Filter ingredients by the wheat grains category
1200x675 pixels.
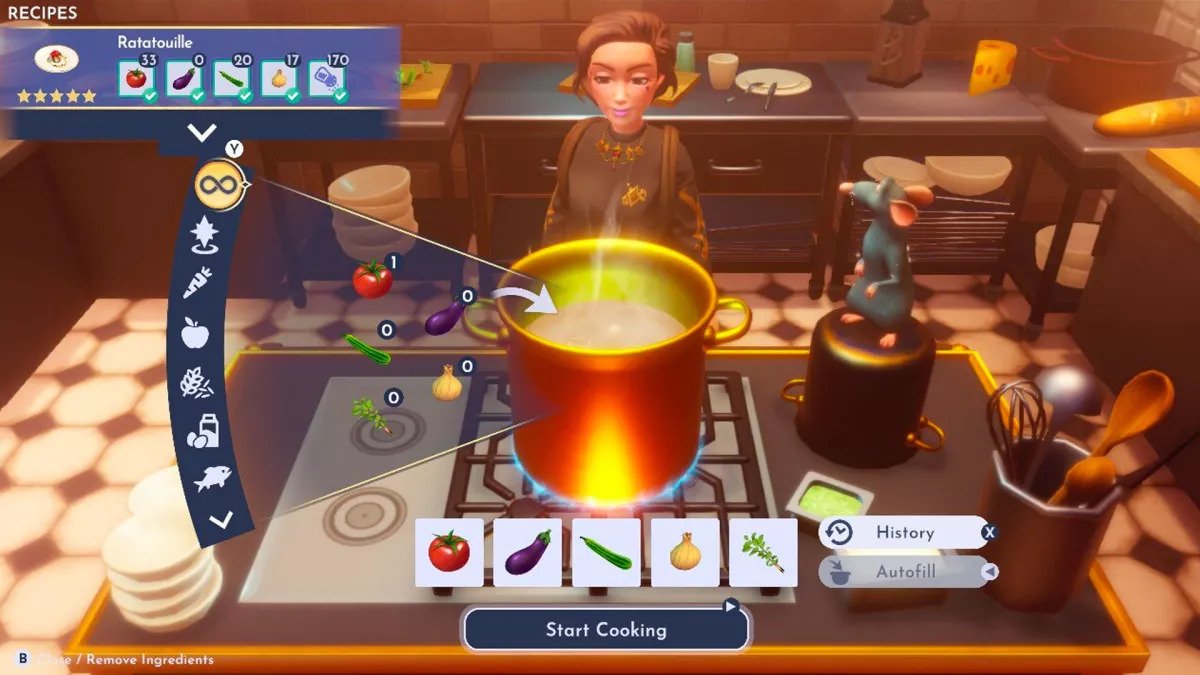coord(196,382)
